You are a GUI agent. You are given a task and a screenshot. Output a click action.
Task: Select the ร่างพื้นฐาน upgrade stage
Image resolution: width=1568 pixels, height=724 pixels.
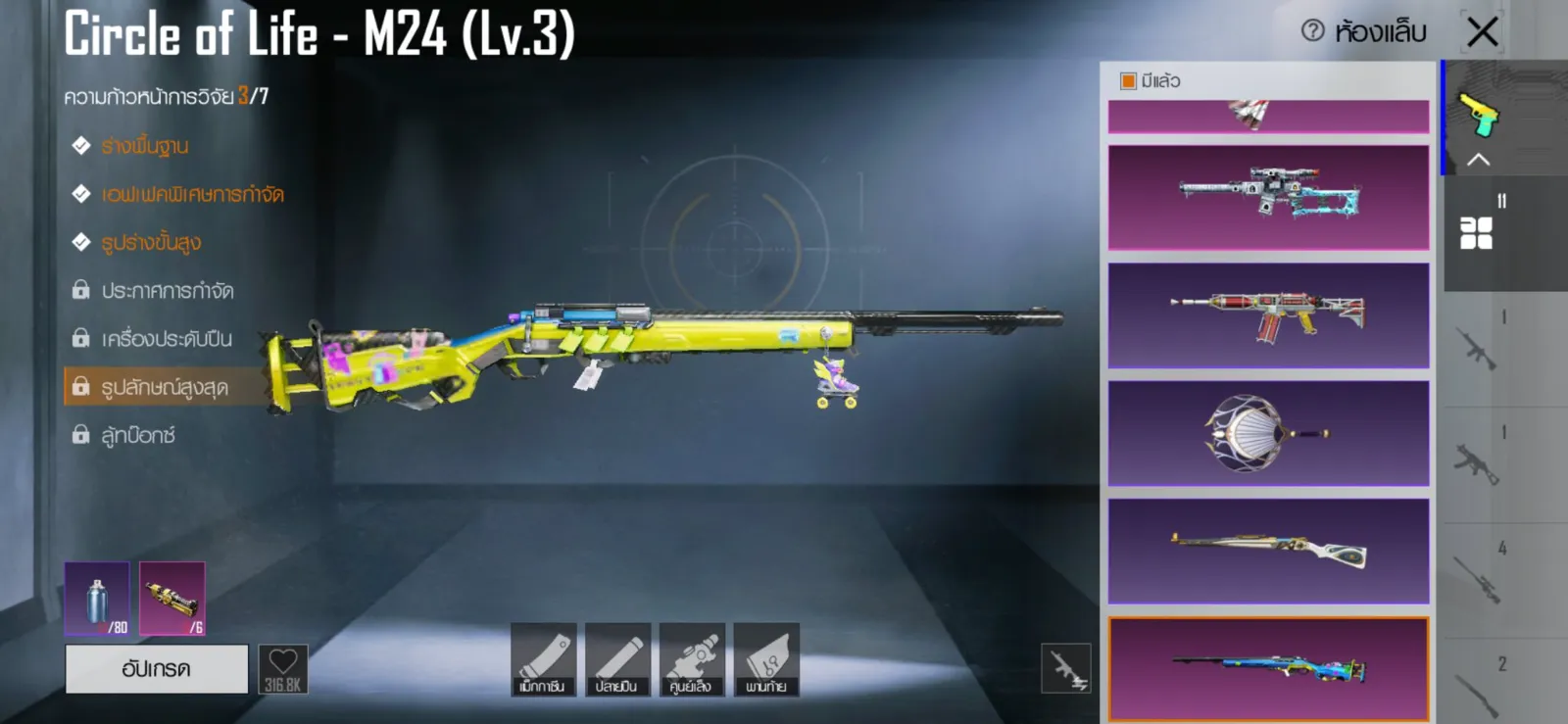(144, 146)
